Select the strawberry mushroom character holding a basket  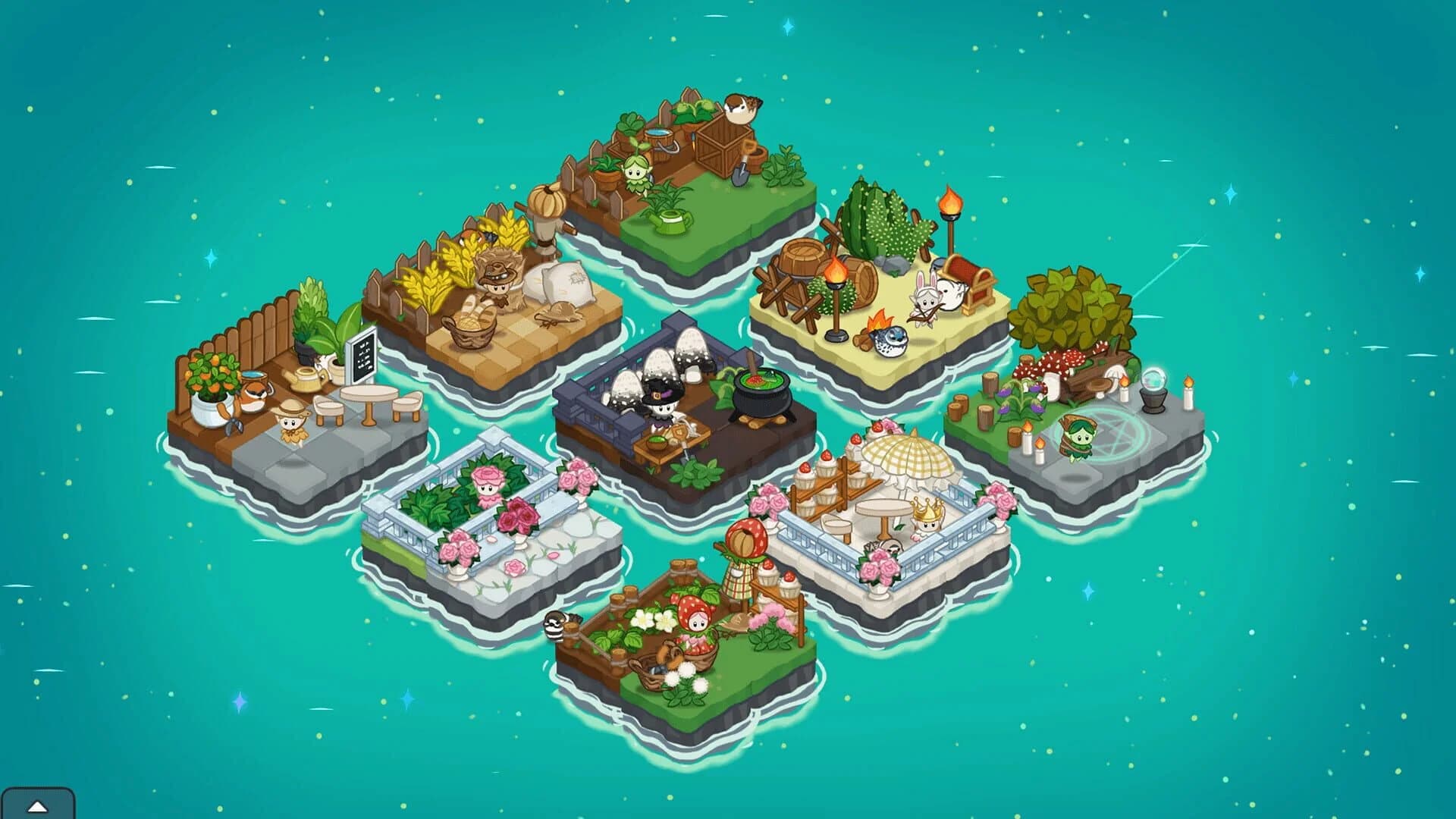696,617
